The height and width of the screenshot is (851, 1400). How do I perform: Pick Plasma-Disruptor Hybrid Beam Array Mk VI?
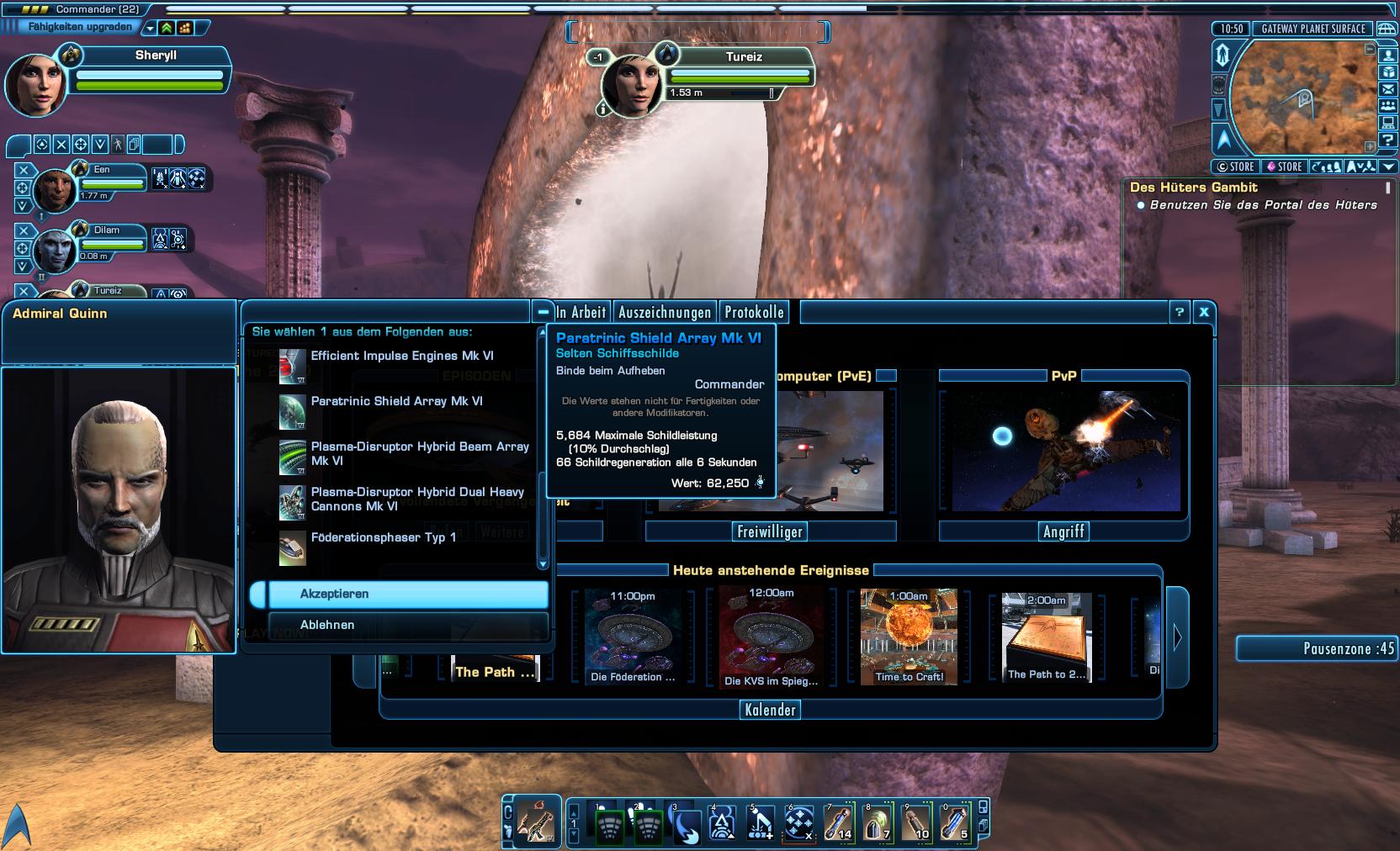419,454
